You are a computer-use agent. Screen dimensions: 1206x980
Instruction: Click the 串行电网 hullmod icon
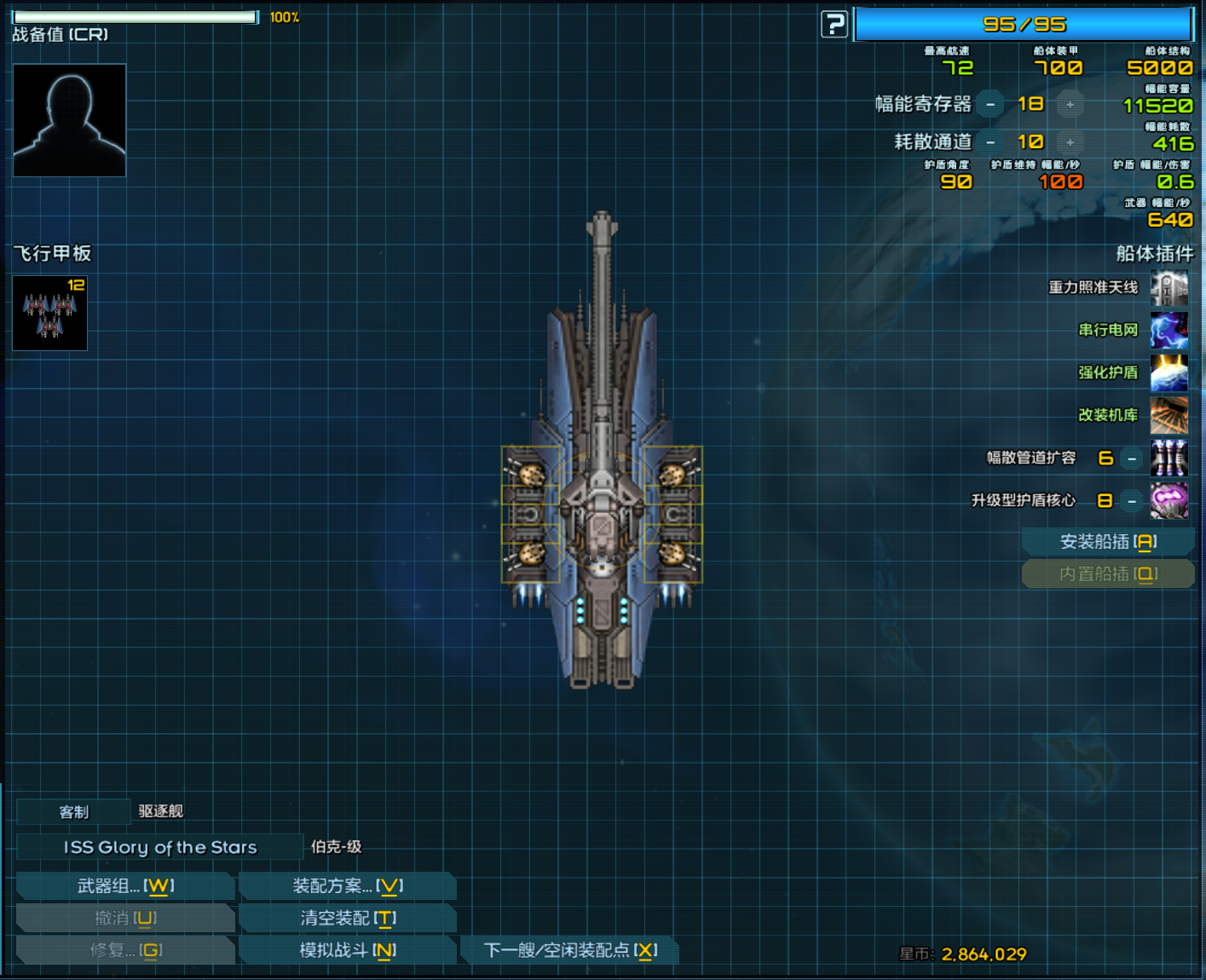(x=1168, y=330)
